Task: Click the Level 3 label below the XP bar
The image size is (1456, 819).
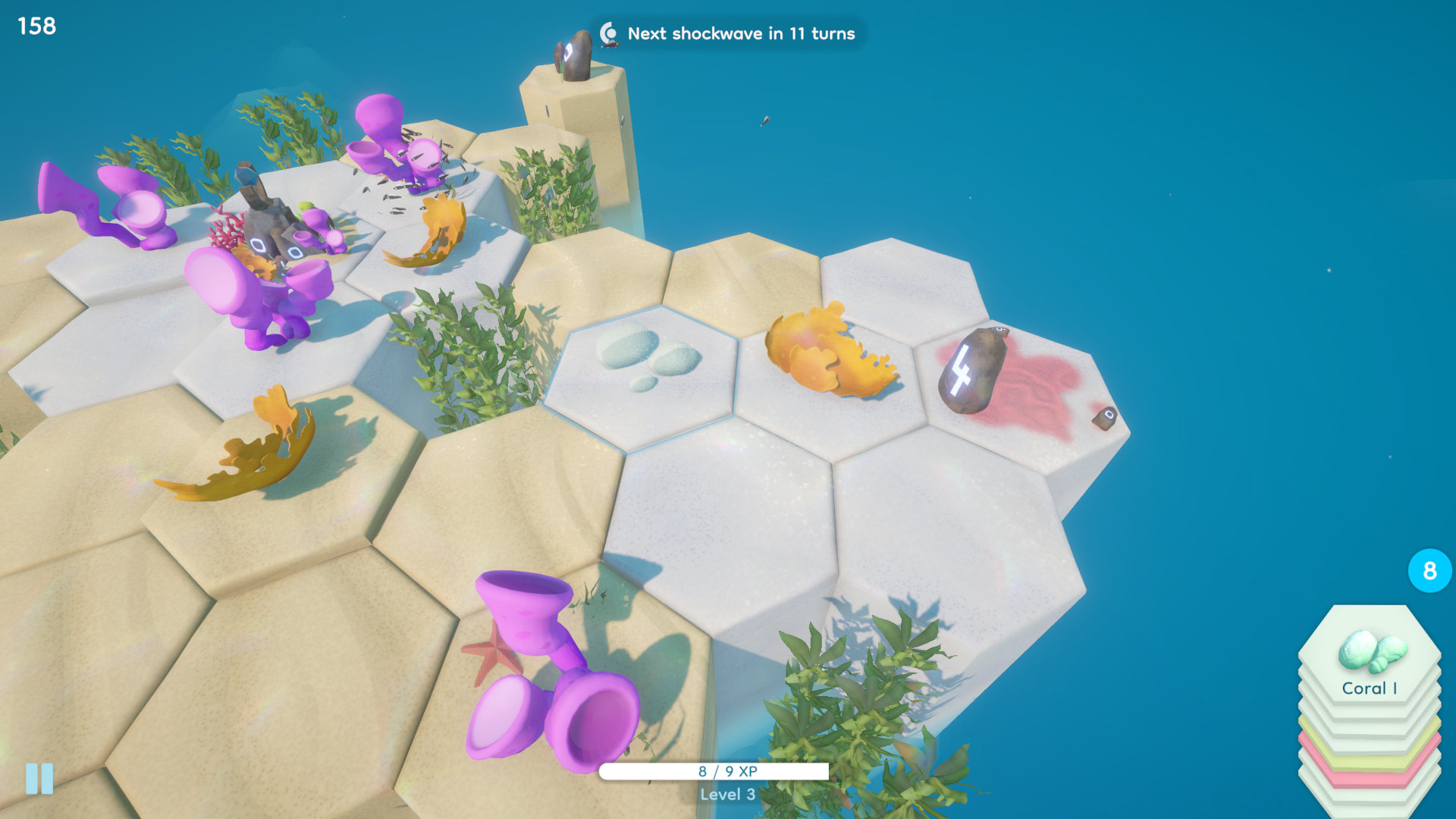Action: pos(726,796)
